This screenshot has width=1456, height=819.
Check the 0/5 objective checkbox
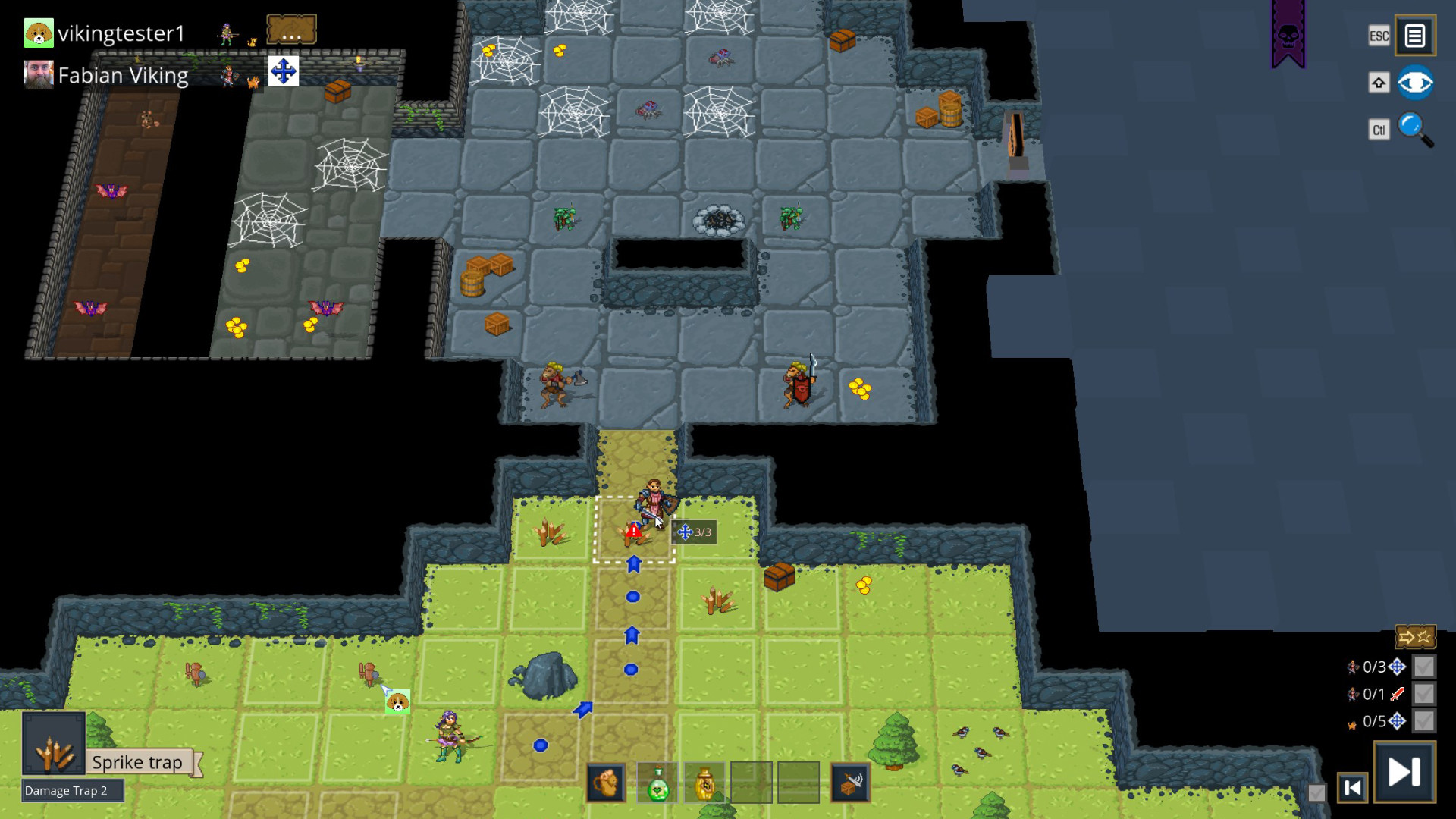coord(1425,722)
